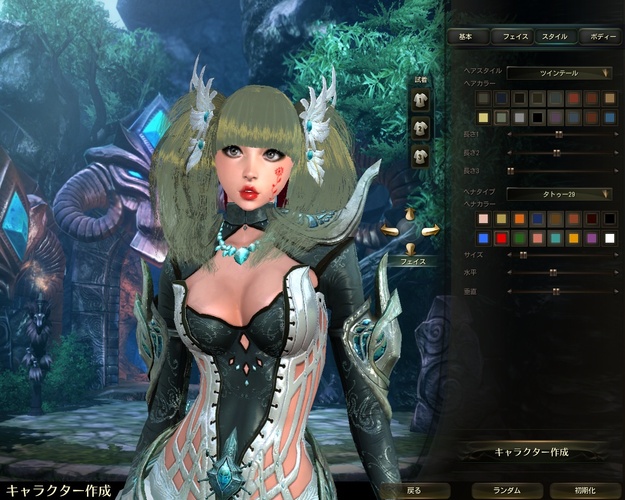
Task: Click the camera rotate right arrow
Action: click(431, 230)
